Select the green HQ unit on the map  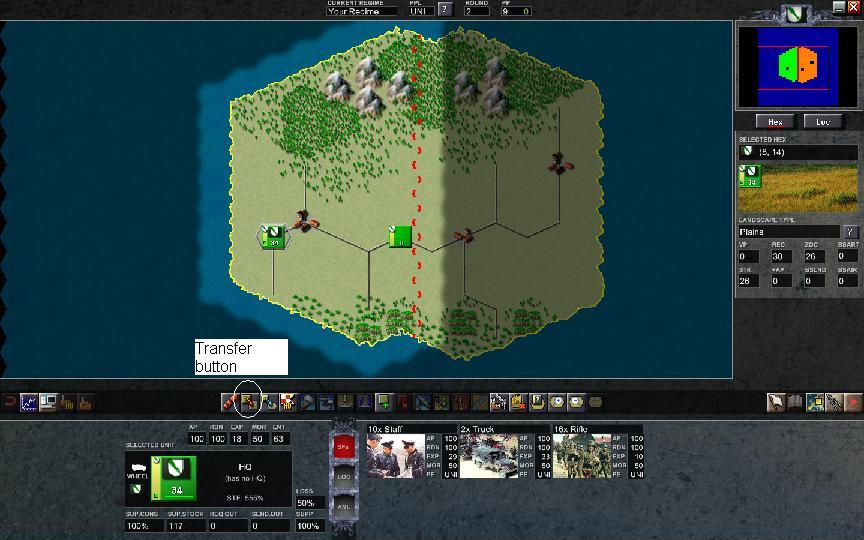point(400,237)
